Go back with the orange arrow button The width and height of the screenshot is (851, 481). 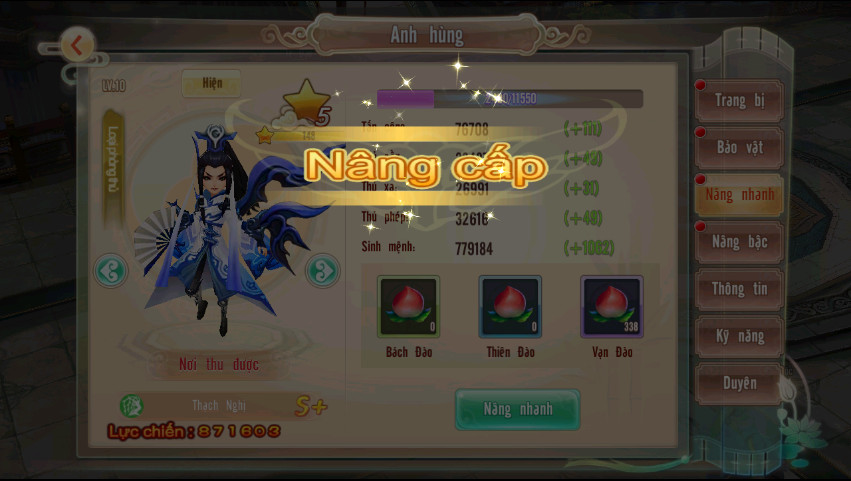click(77, 44)
